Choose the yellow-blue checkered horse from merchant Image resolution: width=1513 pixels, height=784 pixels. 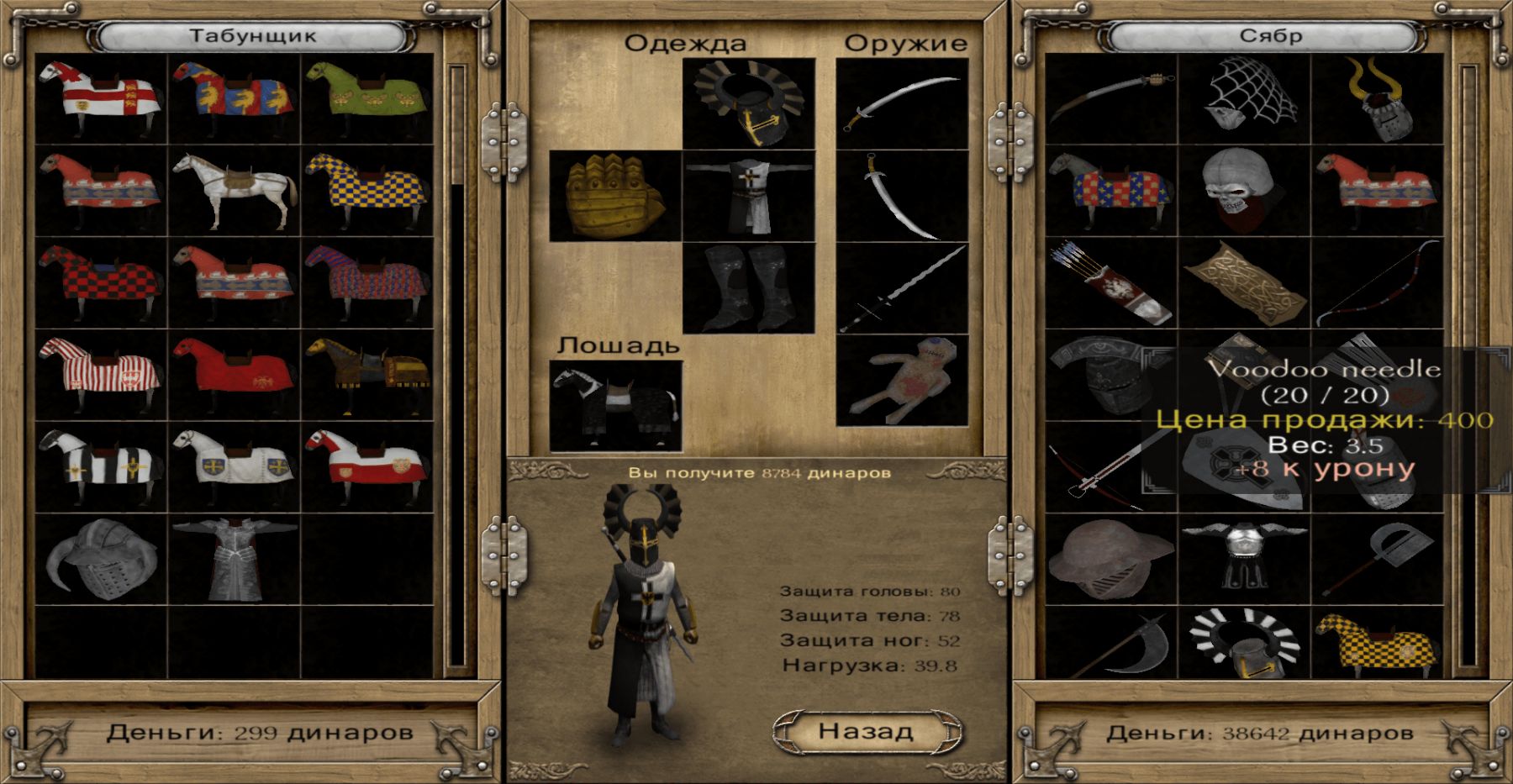pyautogui.click(x=367, y=191)
